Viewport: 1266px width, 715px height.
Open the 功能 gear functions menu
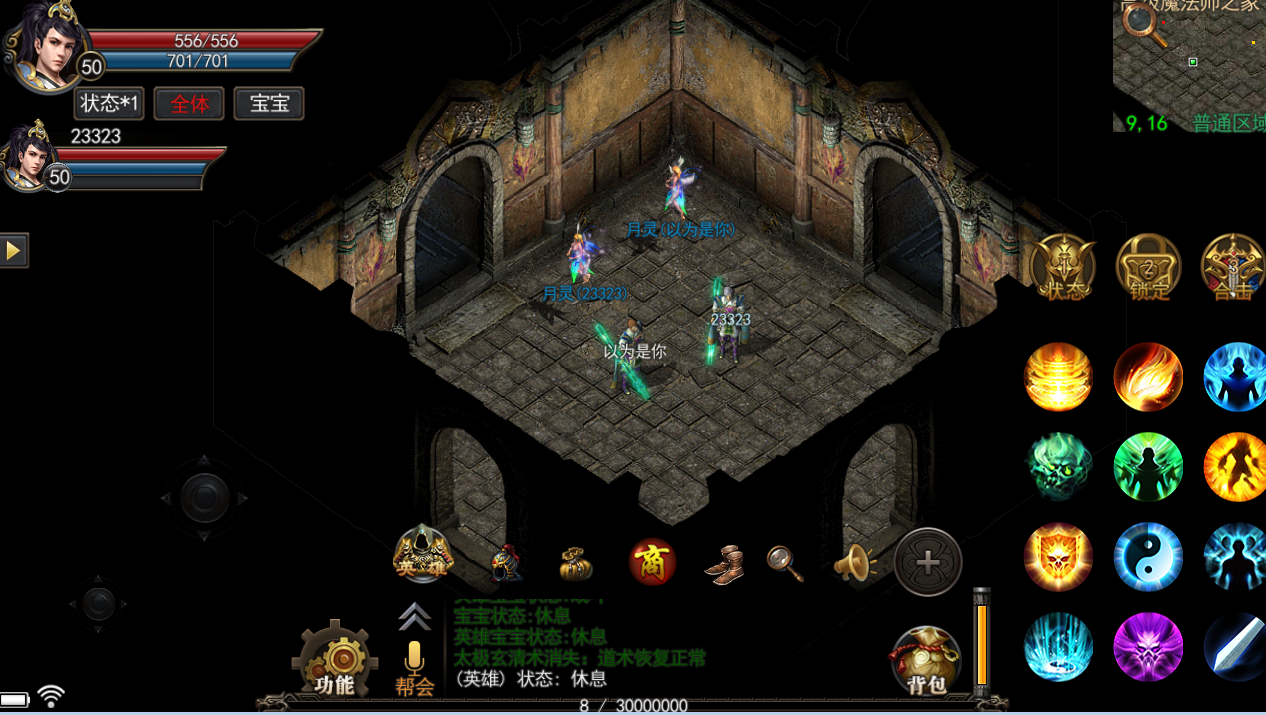[x=335, y=660]
